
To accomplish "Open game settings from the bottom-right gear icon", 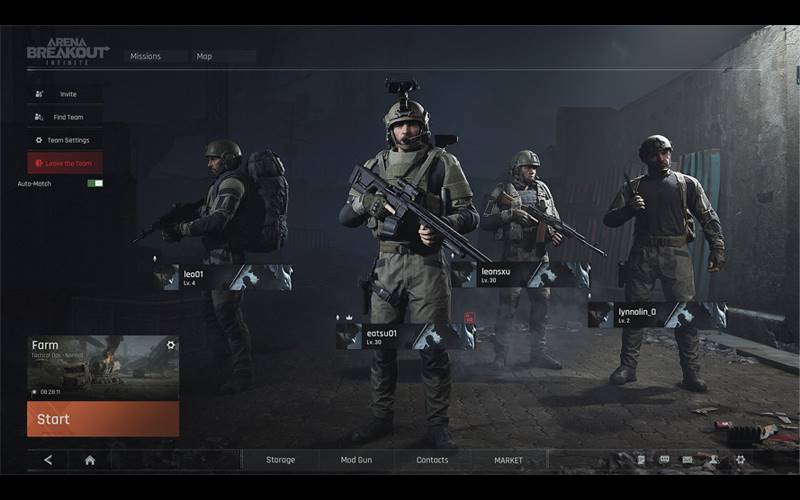I will [740, 460].
